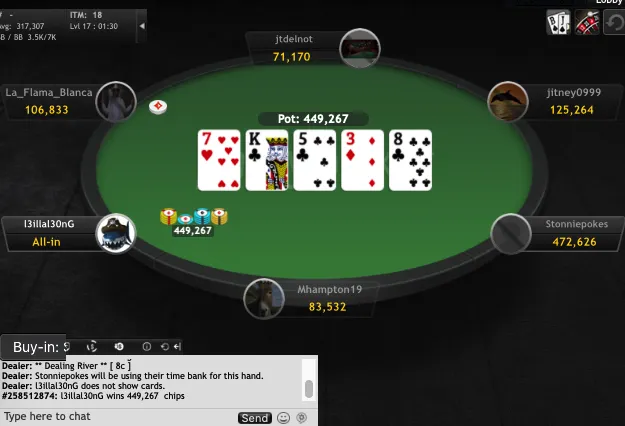Select player l3illal30nG's avatar

115,234
